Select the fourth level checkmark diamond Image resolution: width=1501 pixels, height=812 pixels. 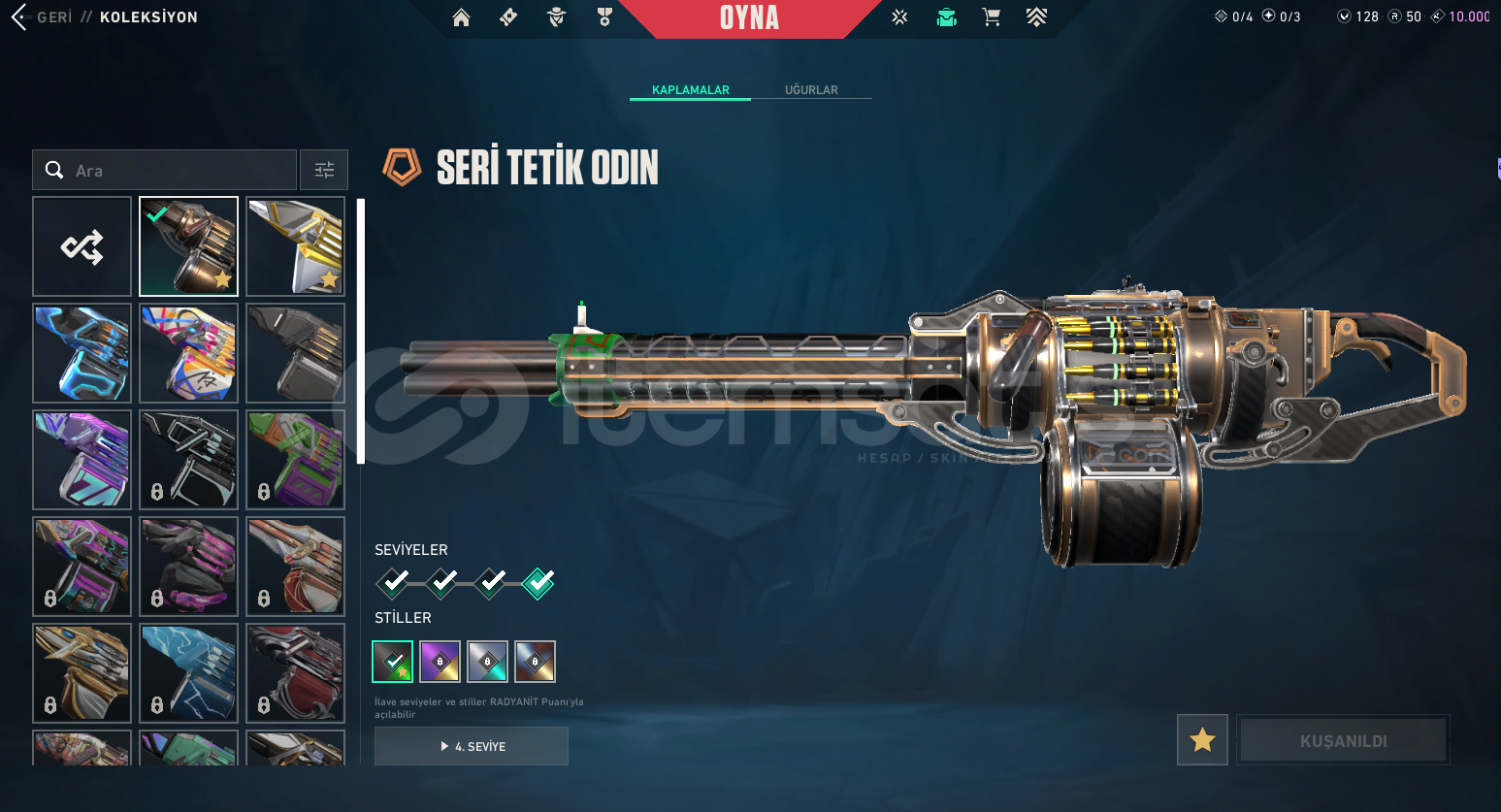tap(538, 582)
